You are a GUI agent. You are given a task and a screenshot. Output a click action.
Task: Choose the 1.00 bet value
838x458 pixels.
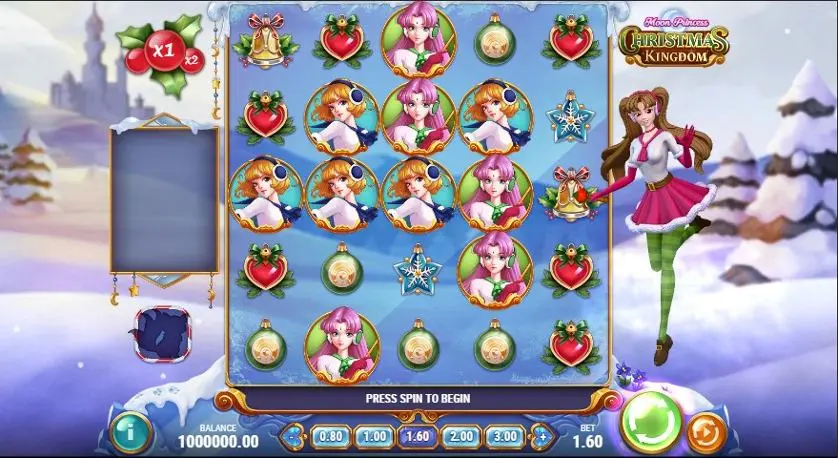374,436
